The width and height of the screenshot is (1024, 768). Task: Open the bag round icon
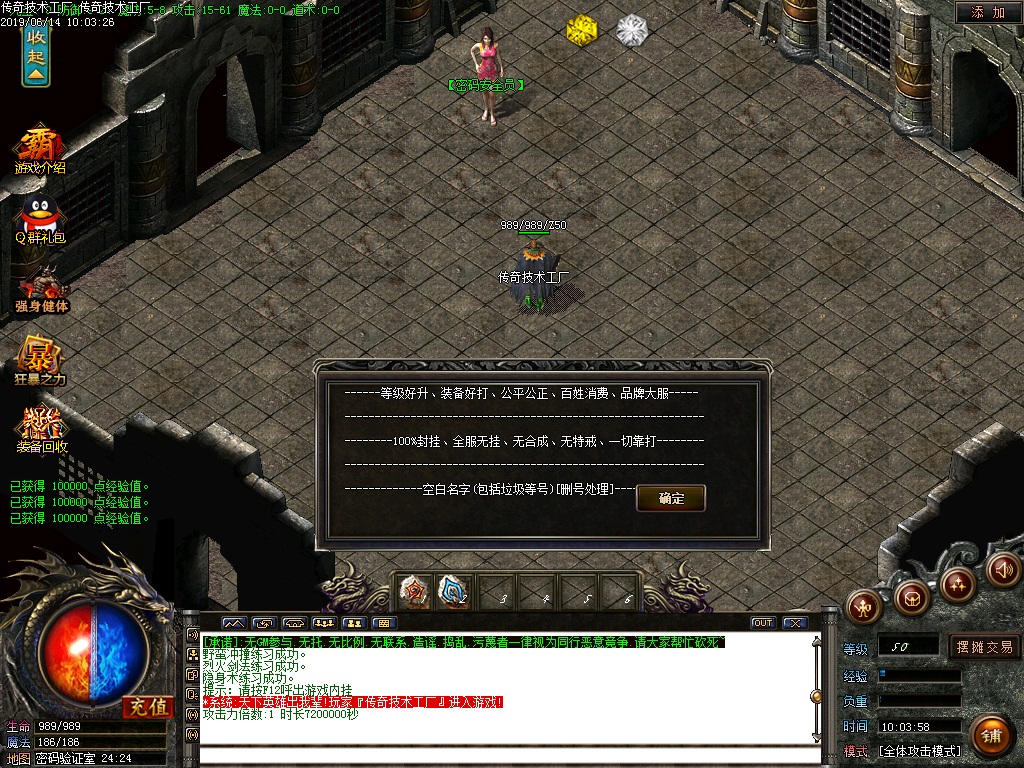[x=911, y=598]
